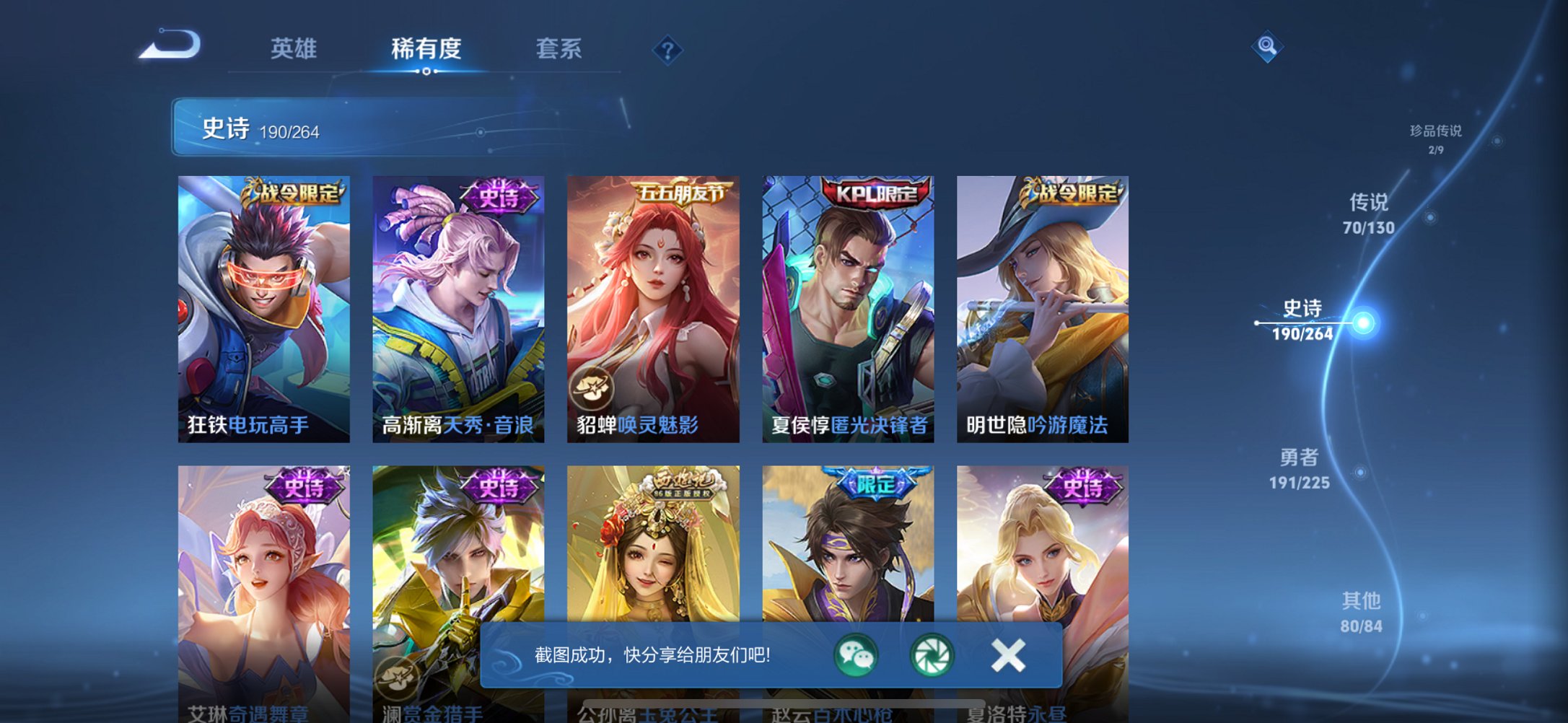Select the 传说 rarity category
The width and height of the screenshot is (1568, 723).
pos(1368,214)
